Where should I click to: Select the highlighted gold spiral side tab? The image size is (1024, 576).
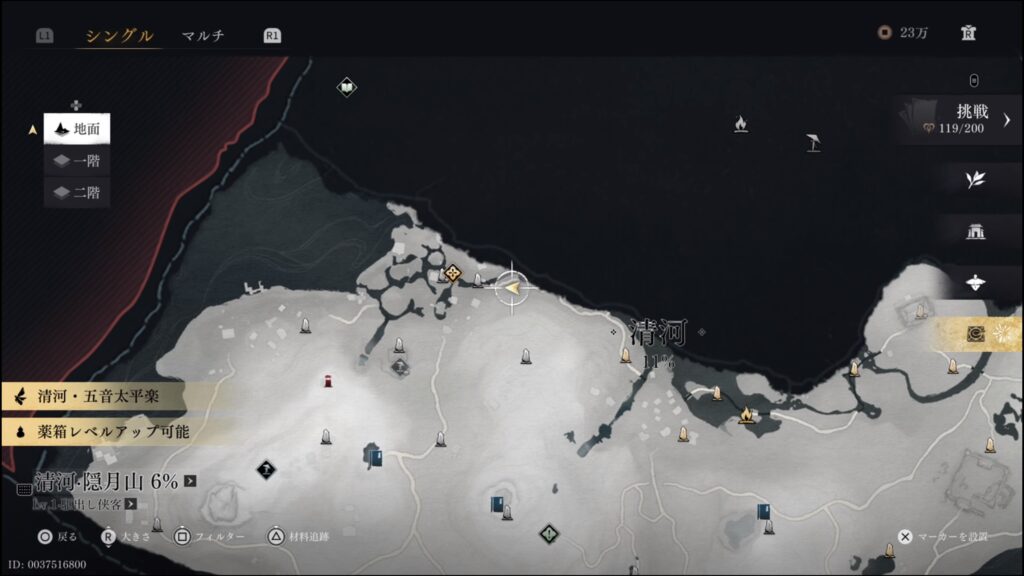click(977, 334)
